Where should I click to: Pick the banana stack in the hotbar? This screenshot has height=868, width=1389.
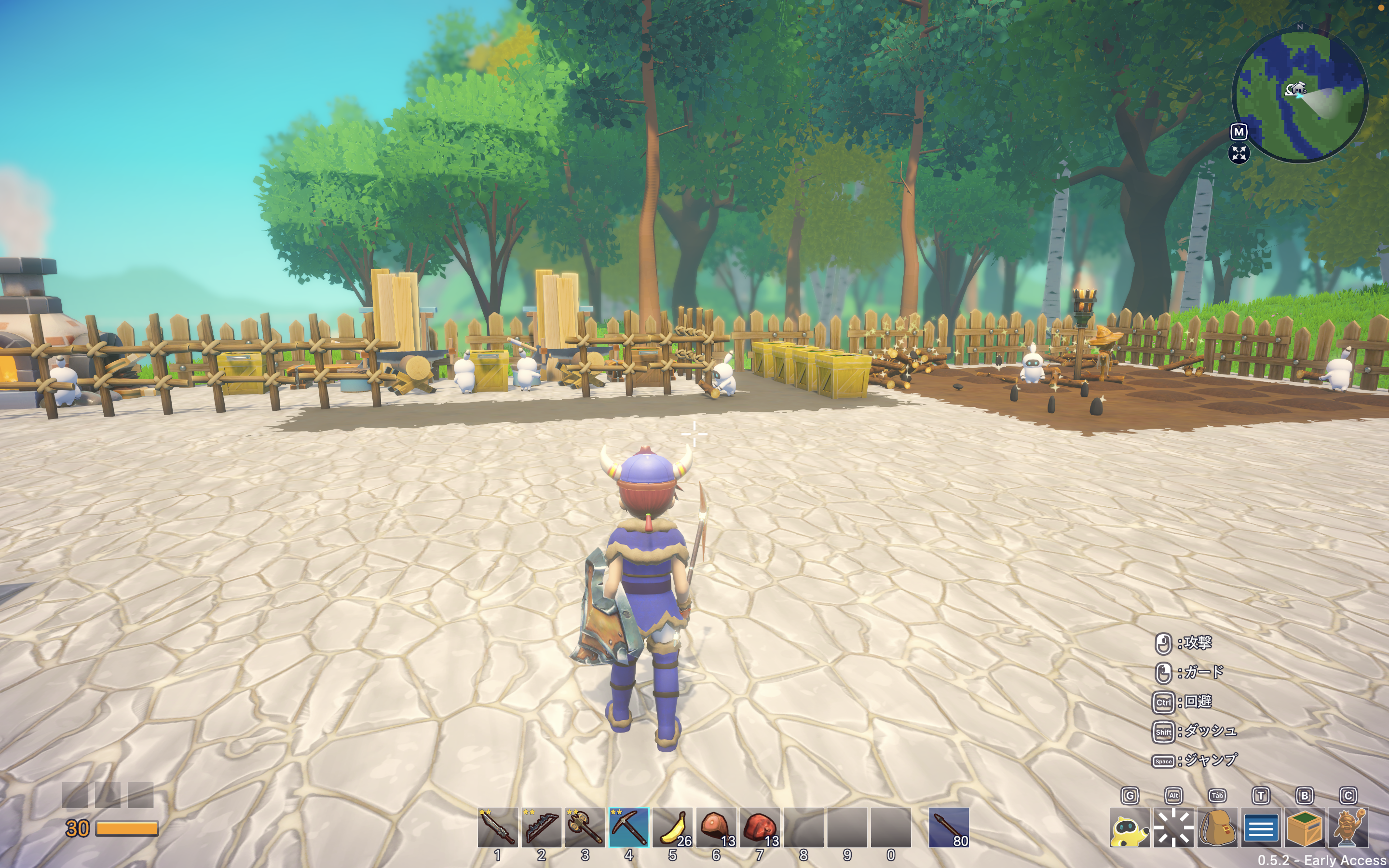point(672,827)
